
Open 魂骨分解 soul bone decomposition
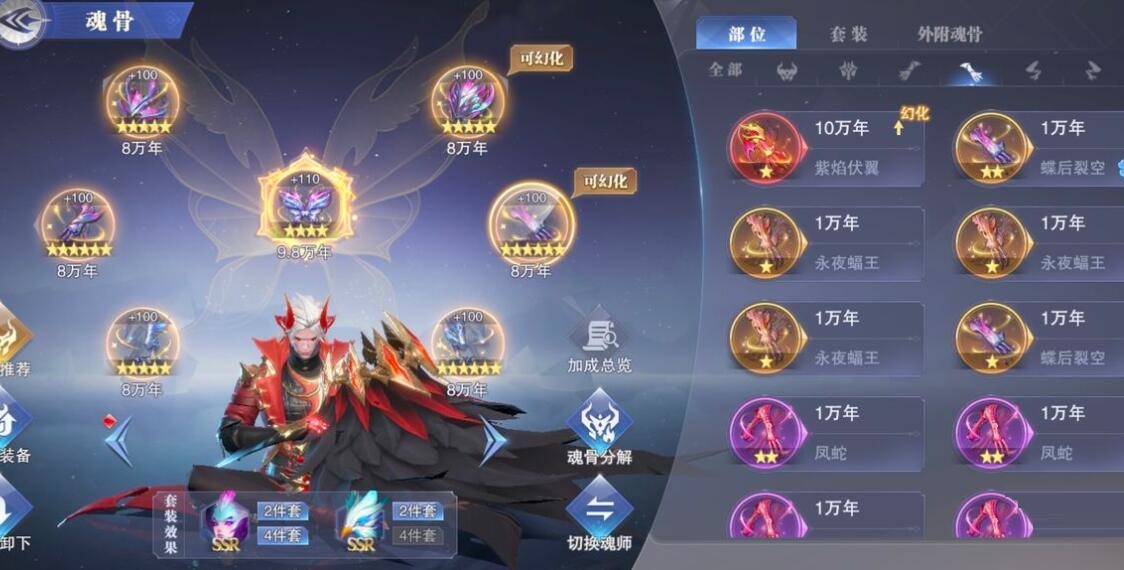tap(599, 432)
